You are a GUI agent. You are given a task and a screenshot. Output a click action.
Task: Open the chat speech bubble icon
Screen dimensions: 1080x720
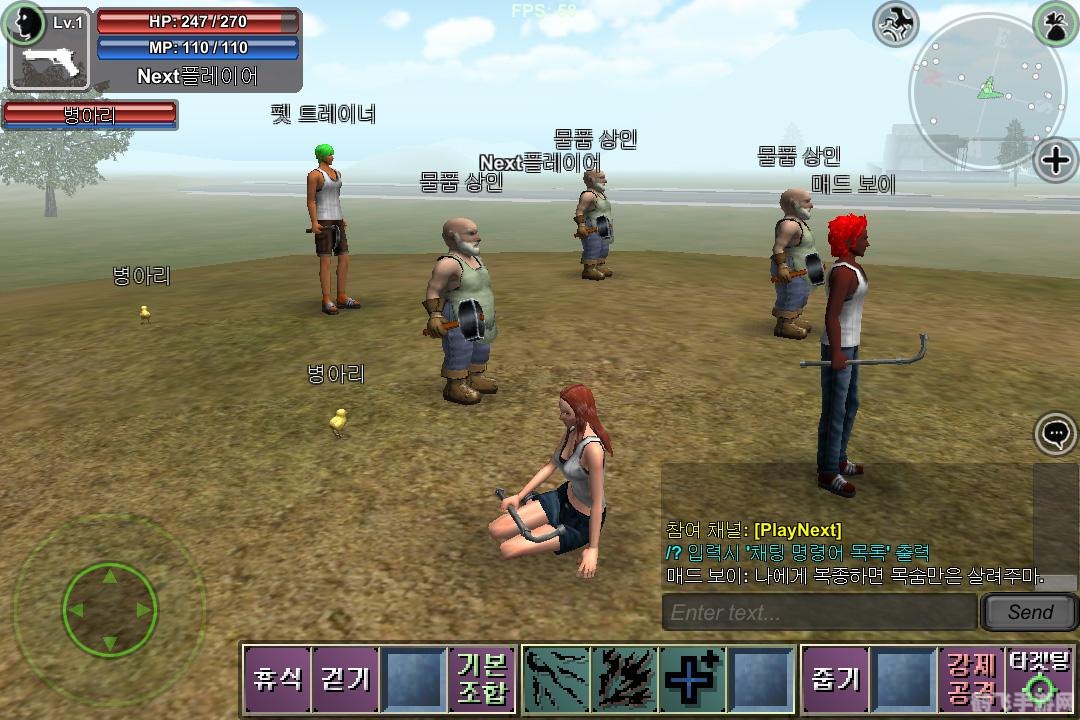1056,434
